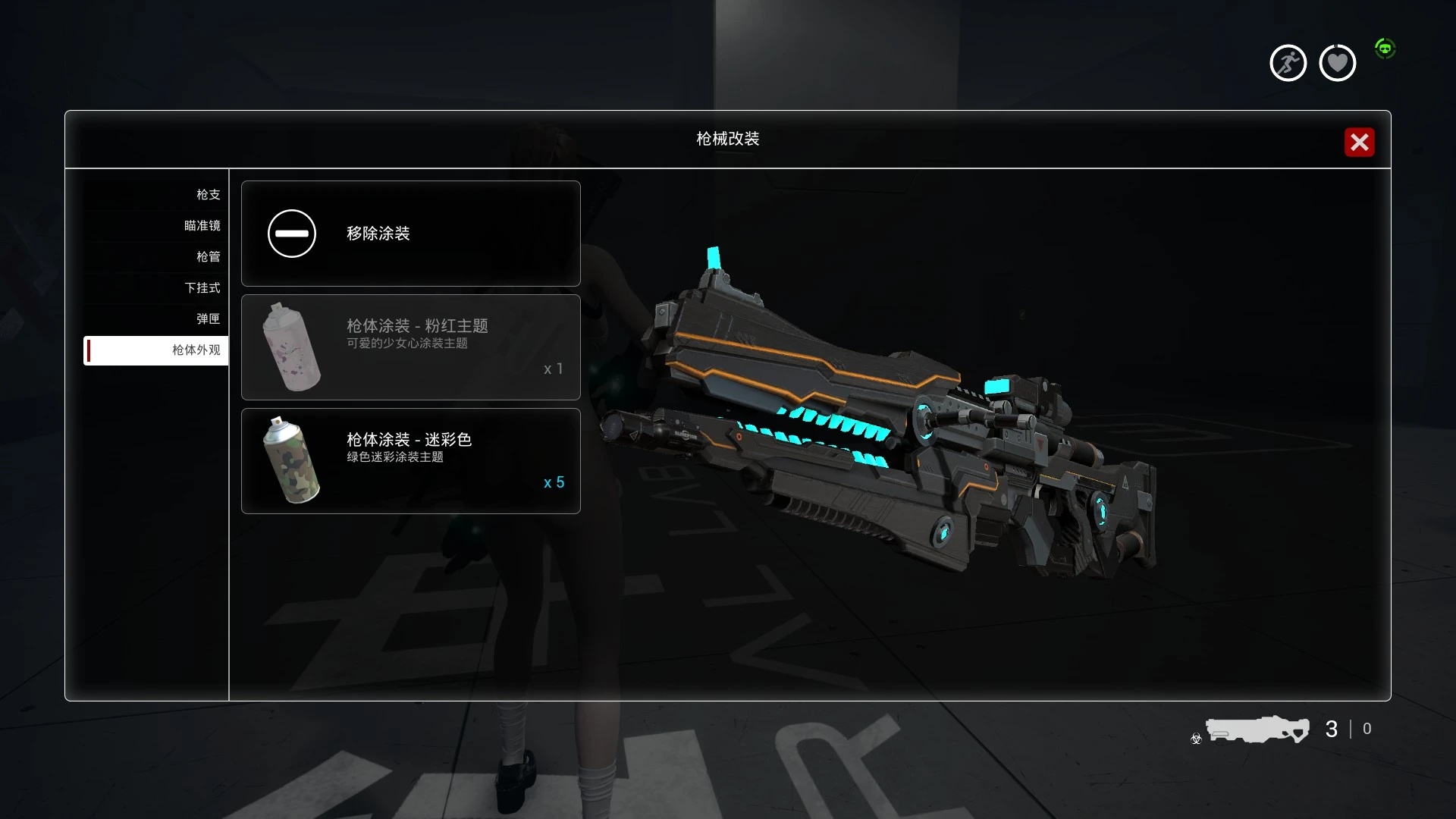
Task: Click the green skull status icon
Action: click(x=1386, y=48)
